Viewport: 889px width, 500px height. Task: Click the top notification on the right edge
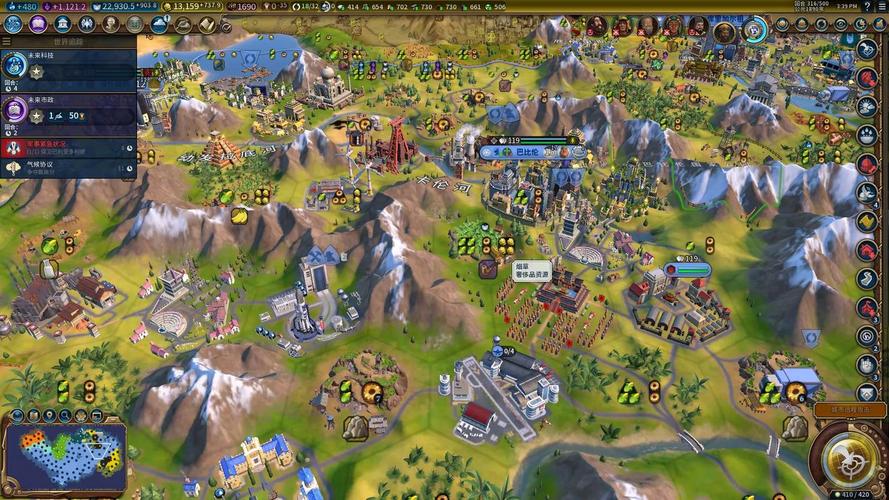(867, 50)
